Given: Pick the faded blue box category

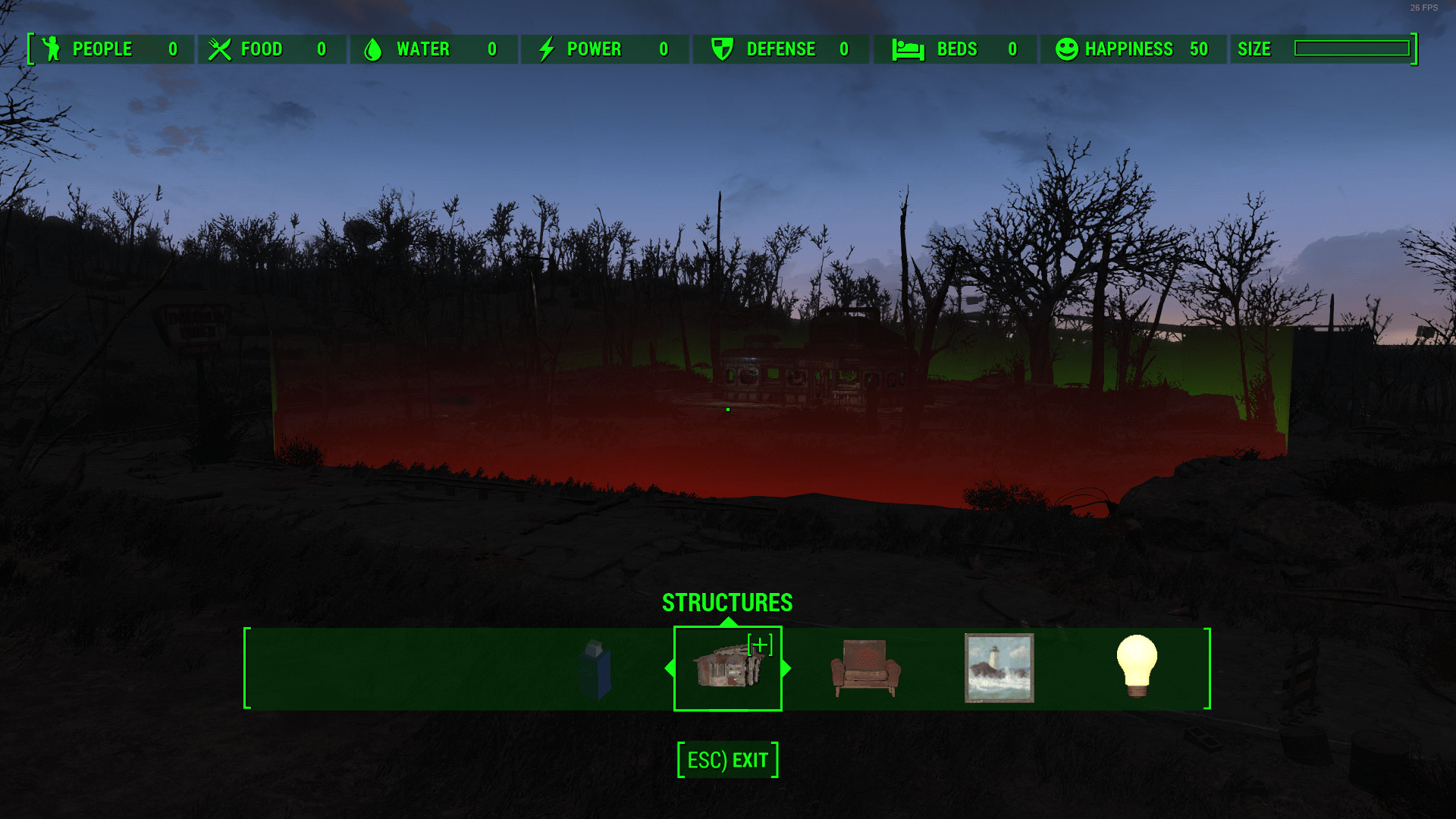Looking at the screenshot, I should pyautogui.click(x=595, y=670).
